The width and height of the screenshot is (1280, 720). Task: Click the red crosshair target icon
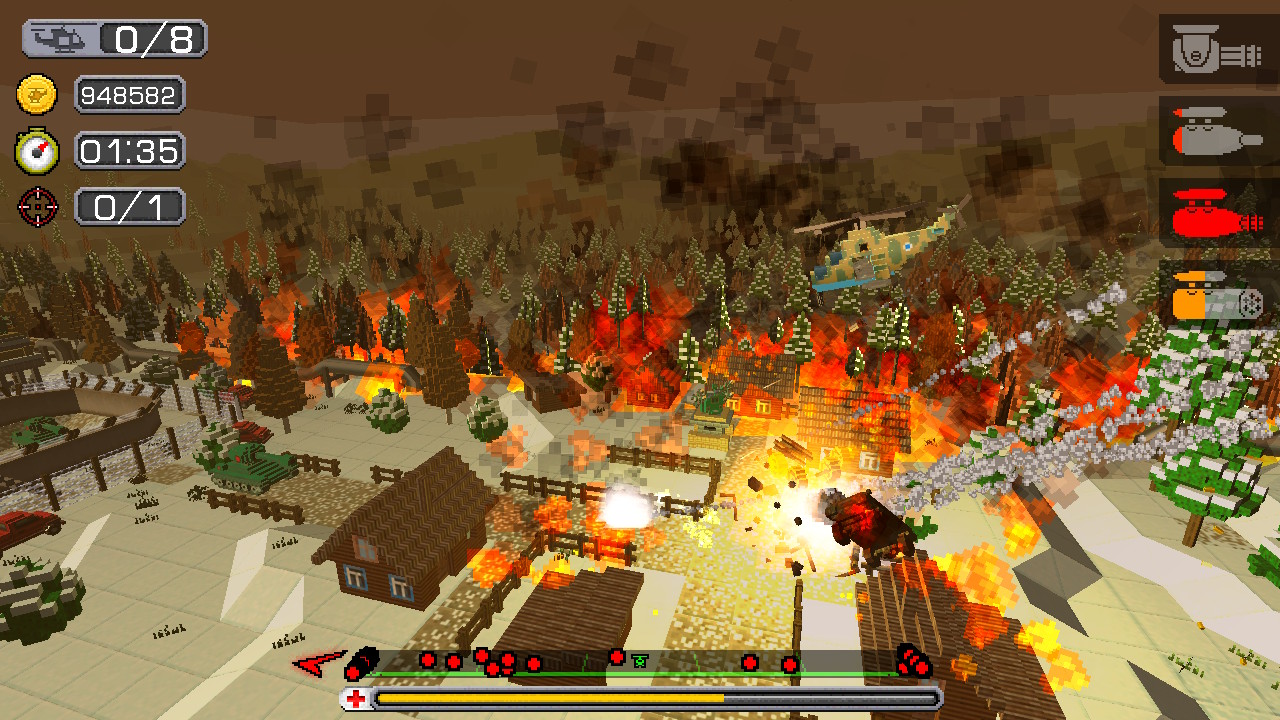tap(37, 207)
